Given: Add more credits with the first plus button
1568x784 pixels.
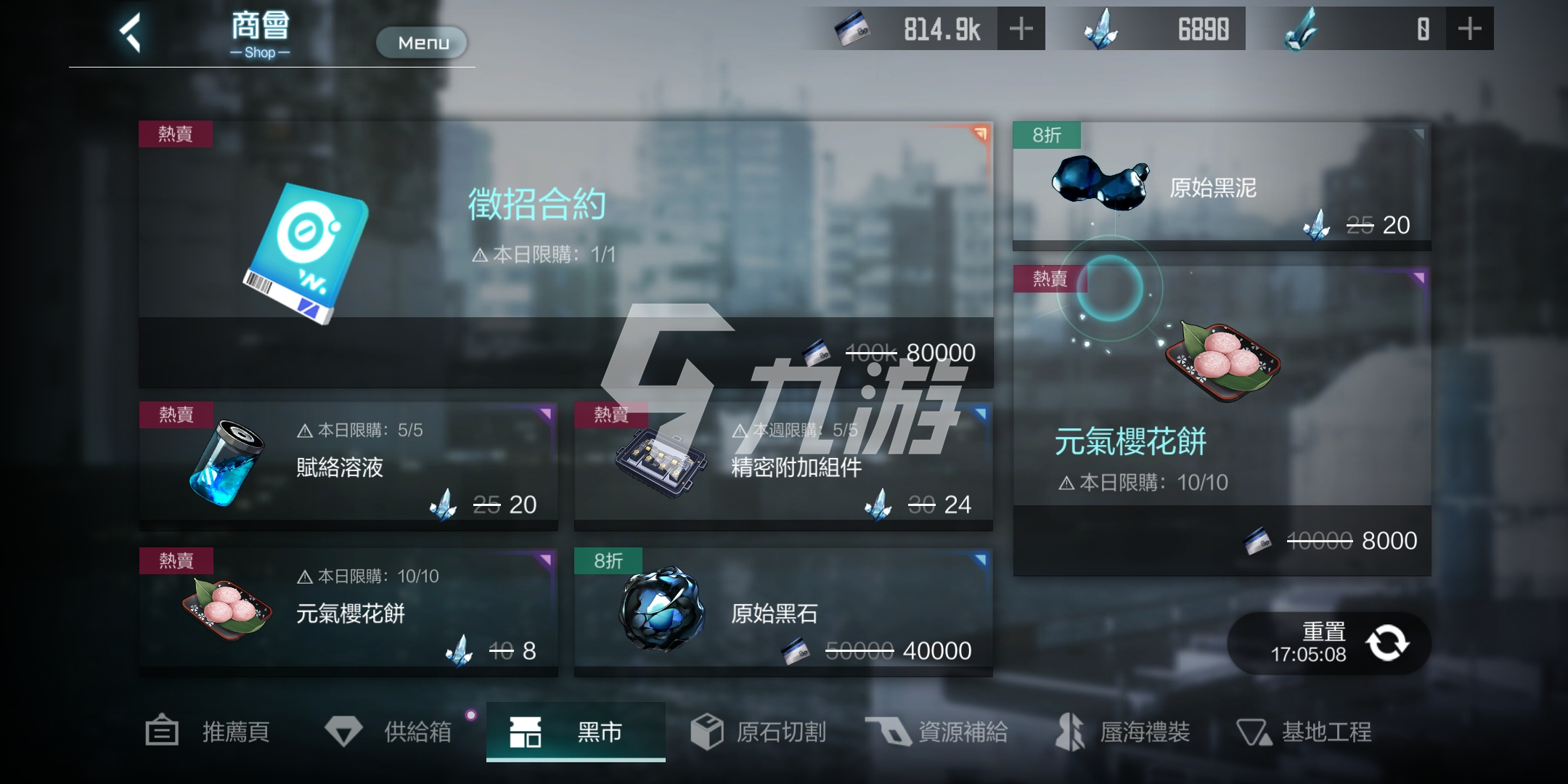Looking at the screenshot, I should [x=1022, y=28].
